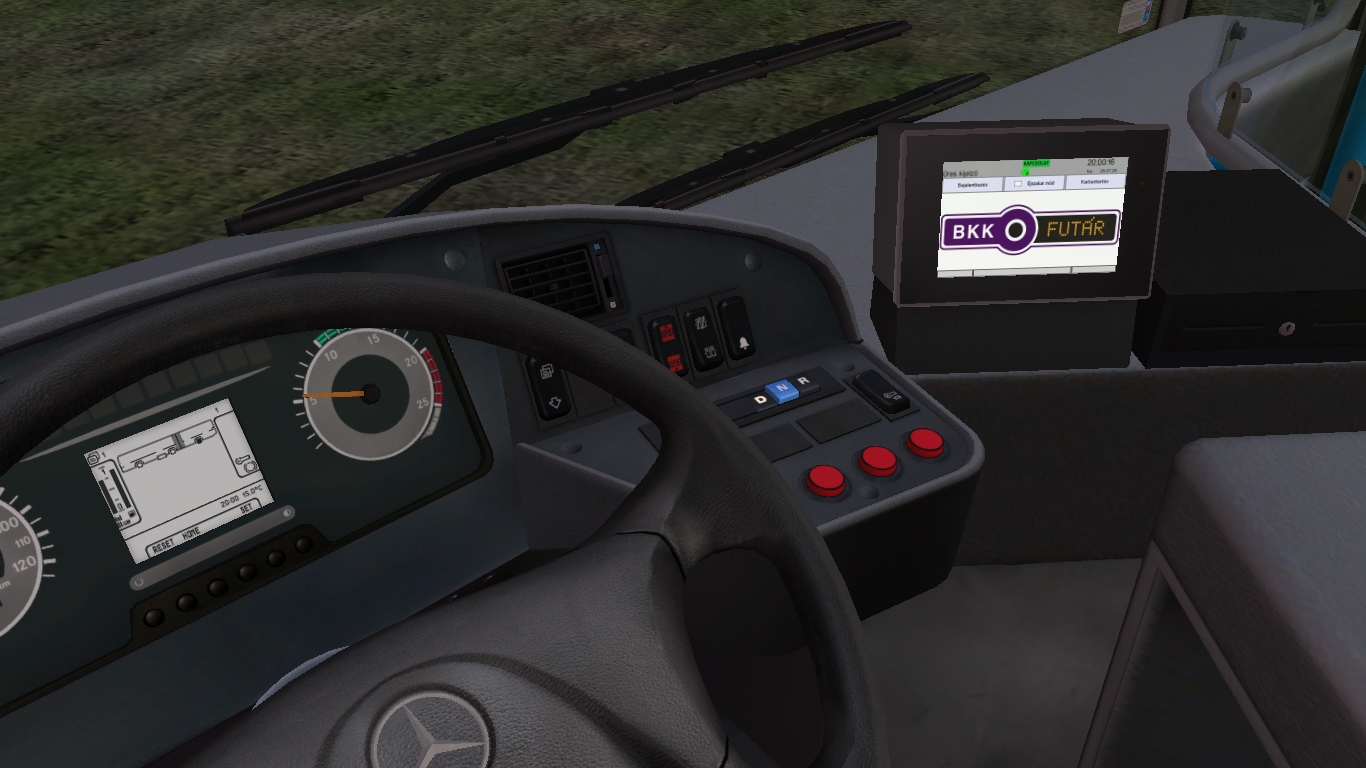Toggle the rocker switch with red icons
This screenshot has height=768, width=1366.
pos(667,346)
